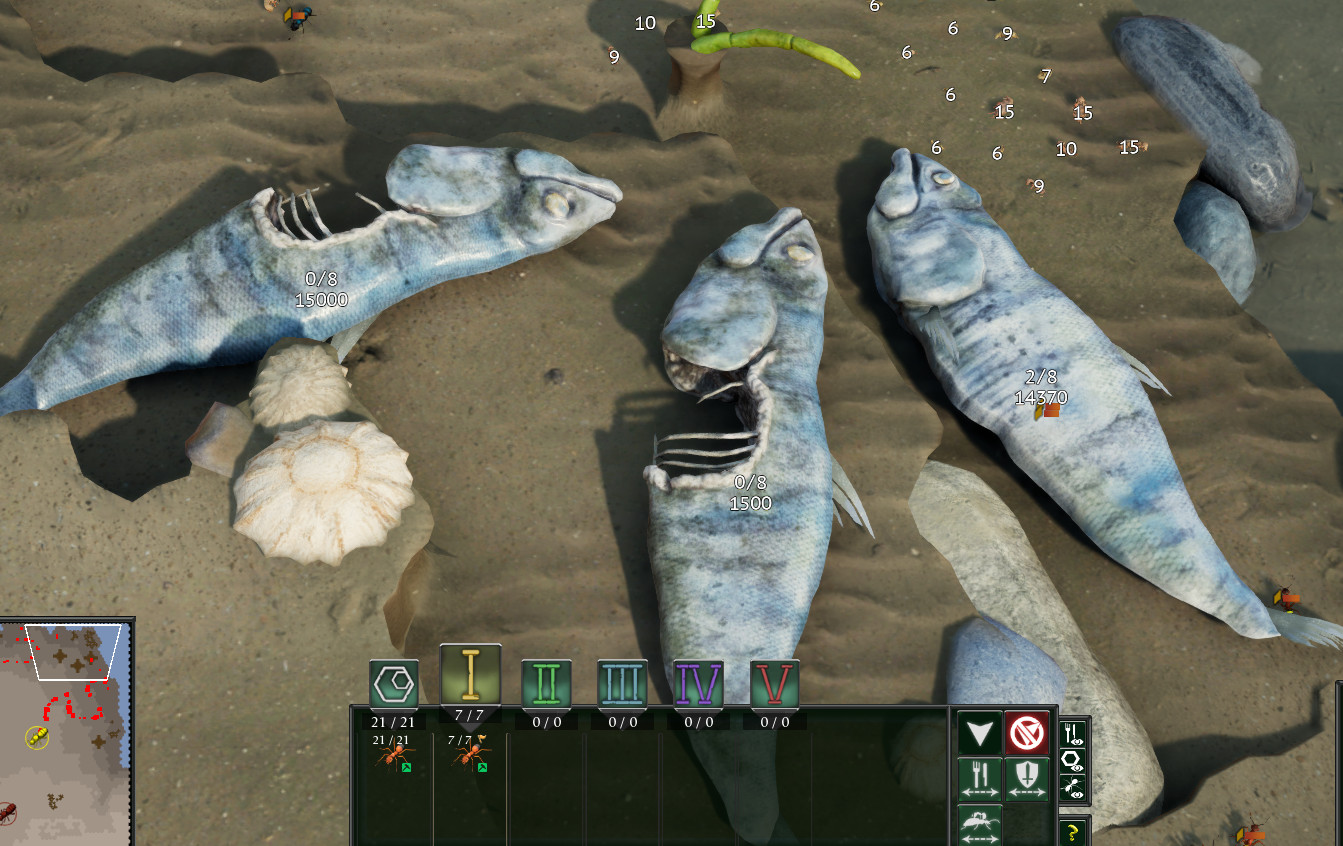1343x846 pixels.
Task: Toggle the hexagon visibility eye icon
Action: pos(1071,761)
